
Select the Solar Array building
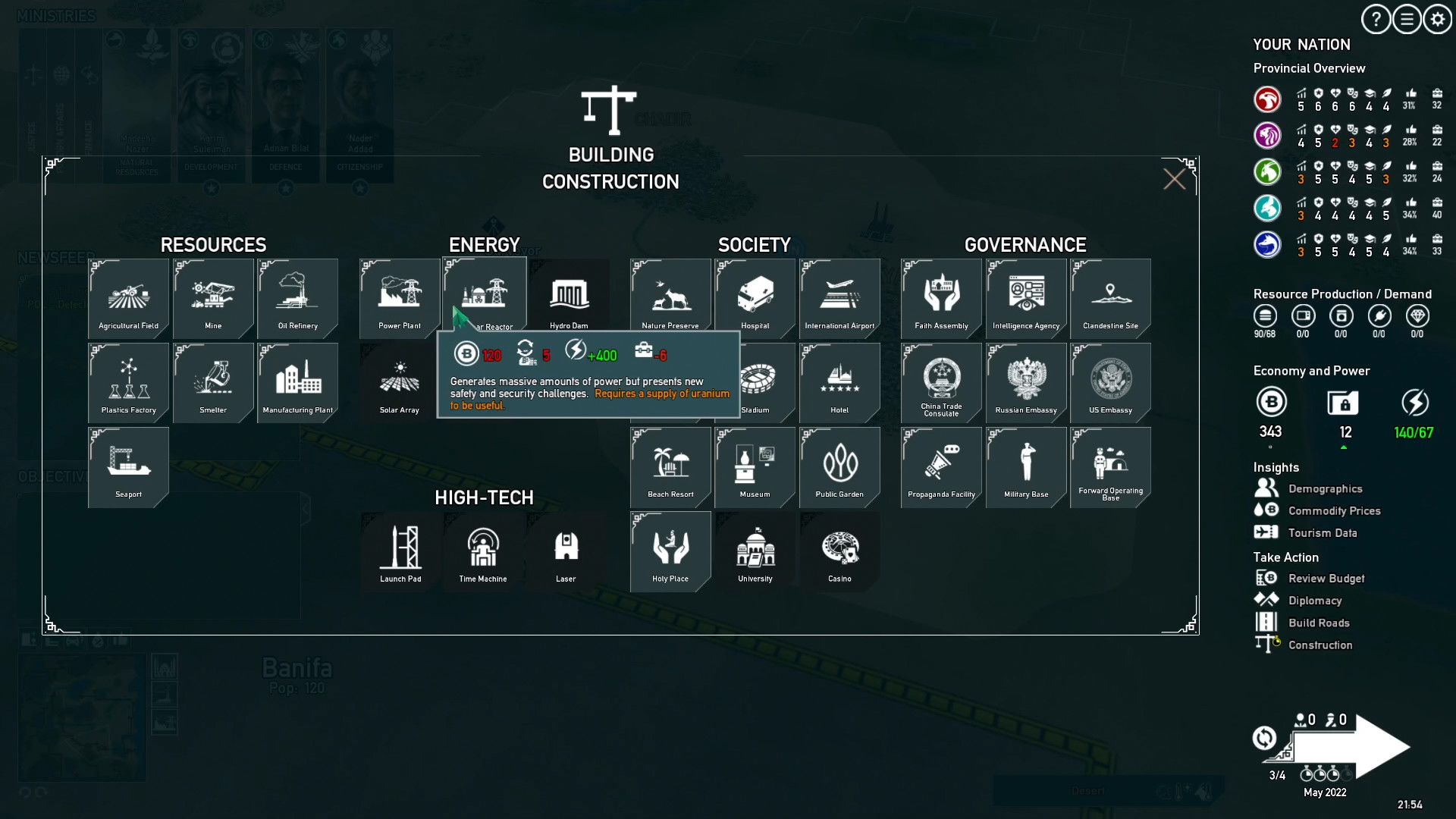pyautogui.click(x=398, y=383)
